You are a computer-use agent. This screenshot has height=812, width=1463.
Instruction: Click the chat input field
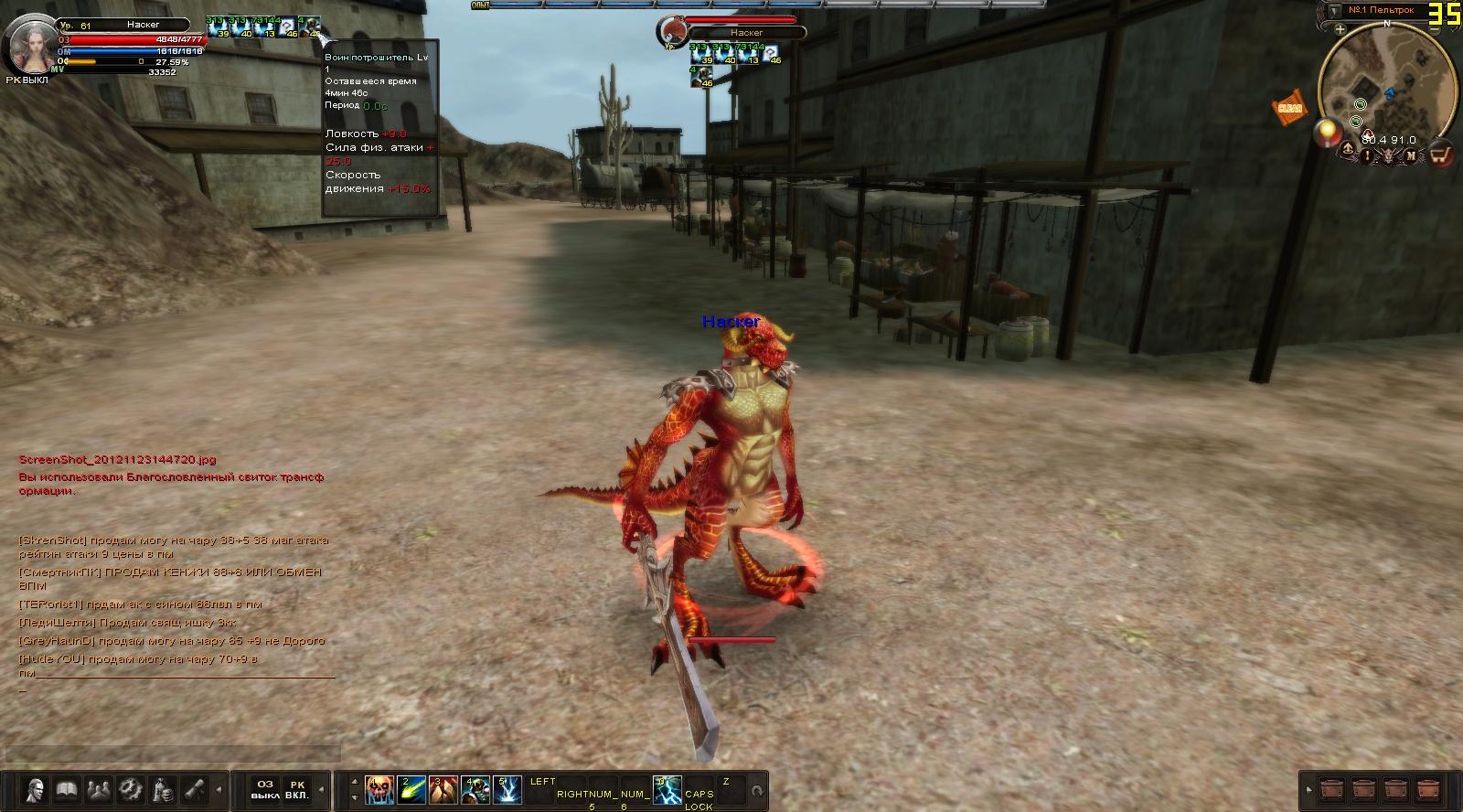[174, 753]
